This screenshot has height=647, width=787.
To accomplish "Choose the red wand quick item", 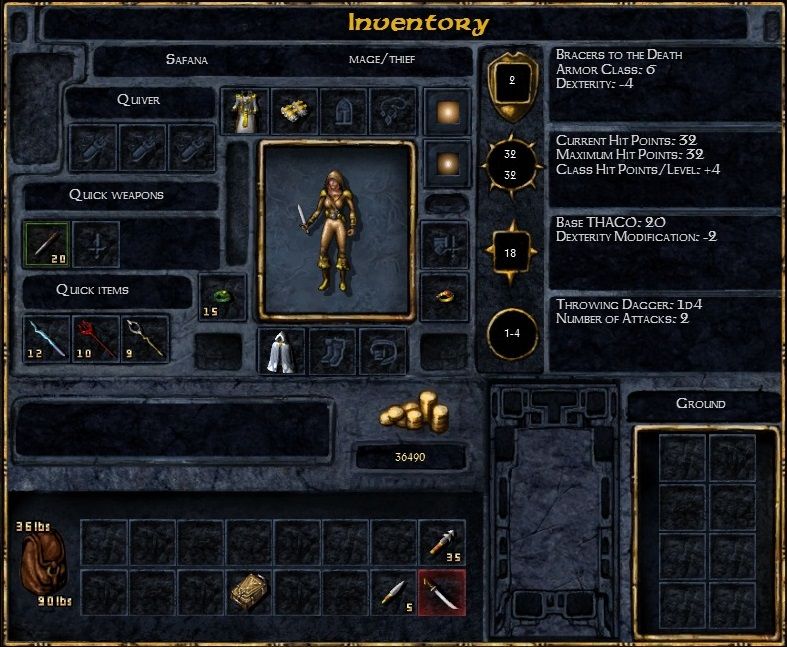I will 95,339.
